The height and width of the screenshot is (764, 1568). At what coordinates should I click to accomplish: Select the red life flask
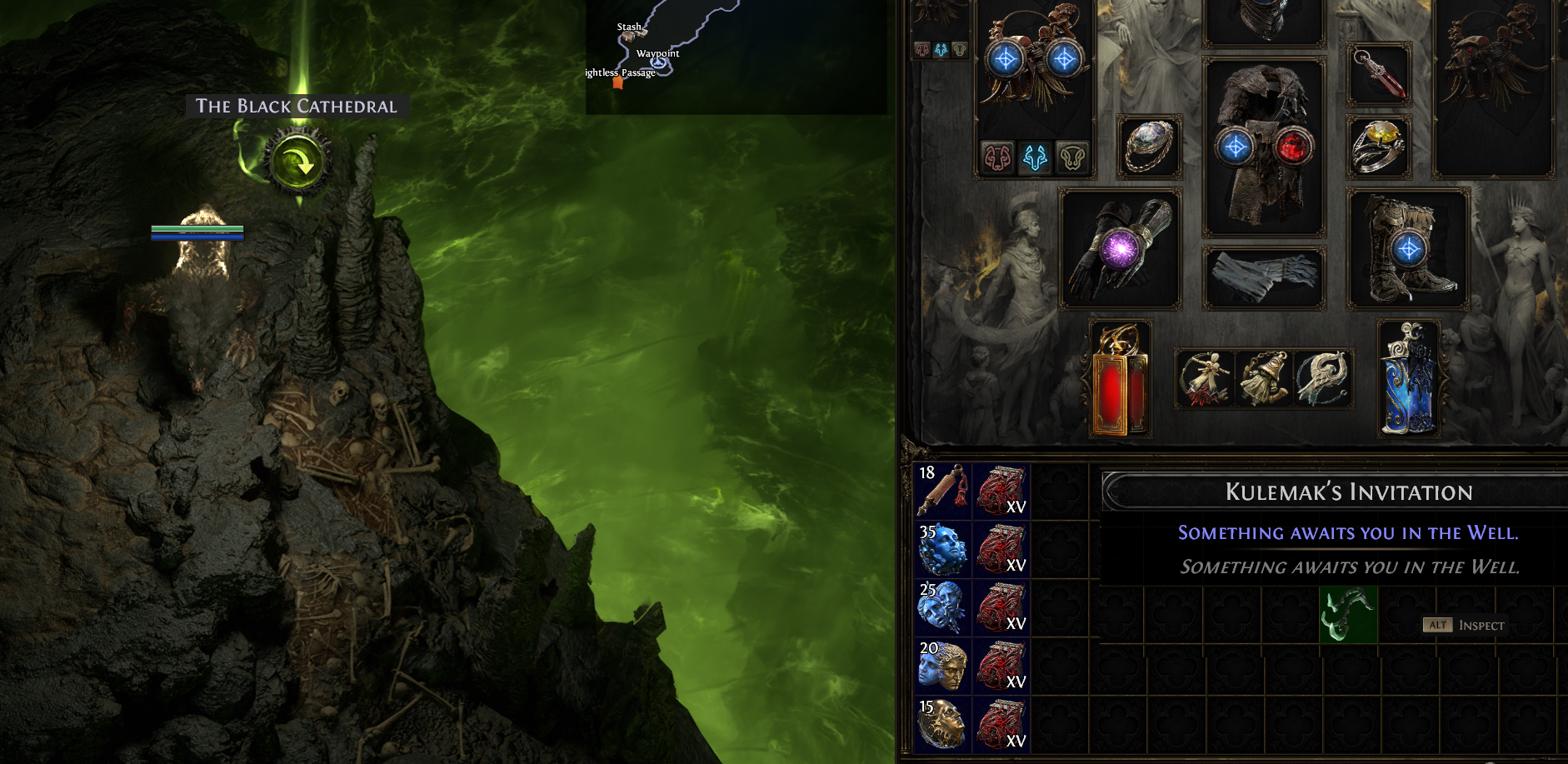tap(1121, 380)
